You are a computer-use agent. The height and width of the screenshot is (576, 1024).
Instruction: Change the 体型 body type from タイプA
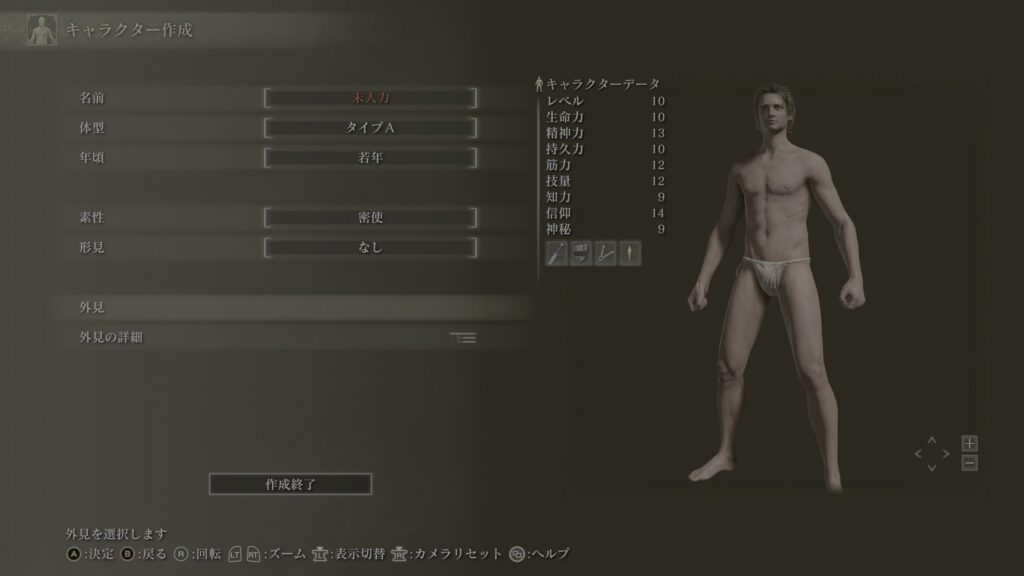(370, 128)
